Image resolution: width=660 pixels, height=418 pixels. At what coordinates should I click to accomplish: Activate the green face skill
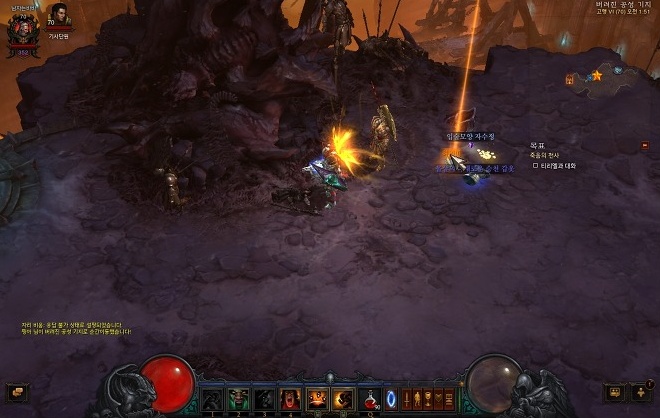click(238, 399)
